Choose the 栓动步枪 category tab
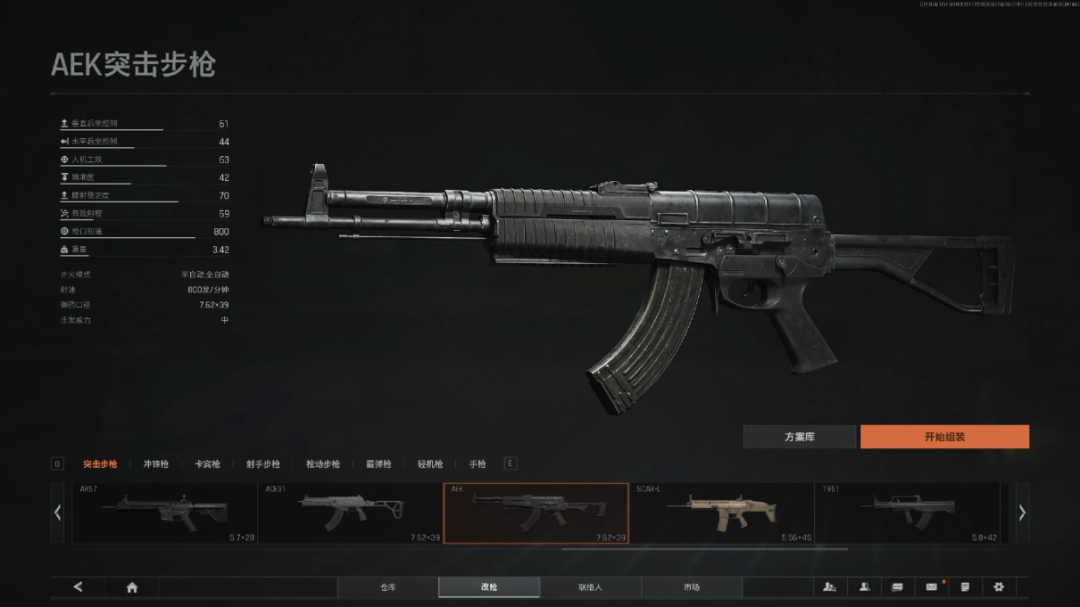The image size is (1080, 607). tap(323, 464)
